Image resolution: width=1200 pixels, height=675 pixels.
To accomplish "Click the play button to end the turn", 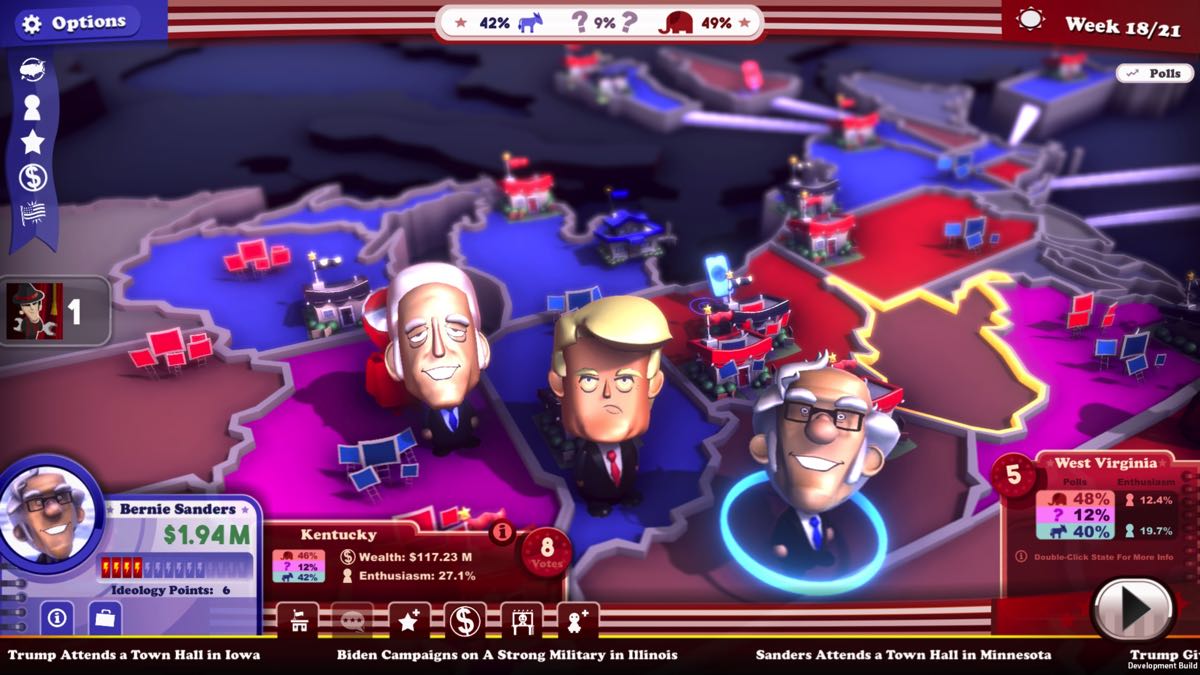I will pyautogui.click(x=1132, y=606).
